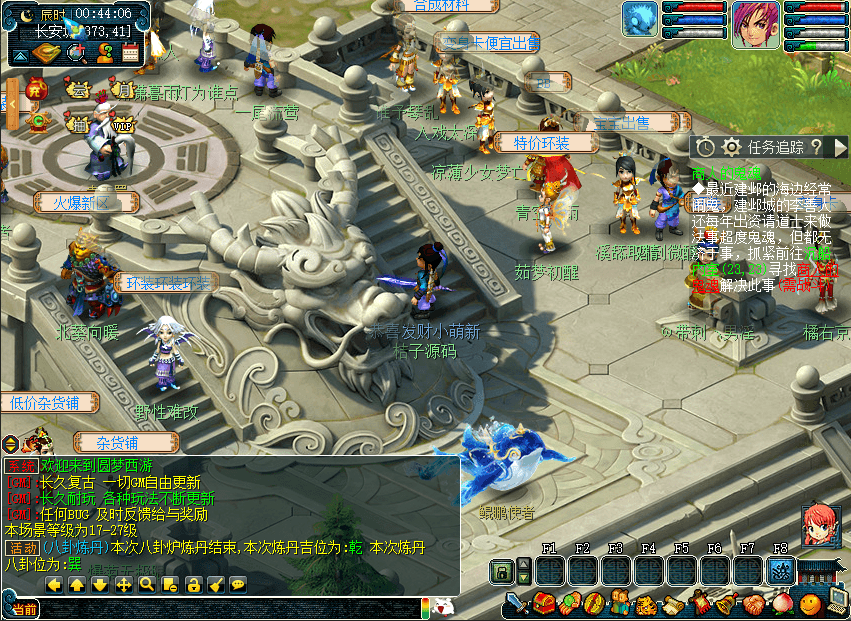
Task: Open the golden world map icon
Action: [x=46, y=53]
